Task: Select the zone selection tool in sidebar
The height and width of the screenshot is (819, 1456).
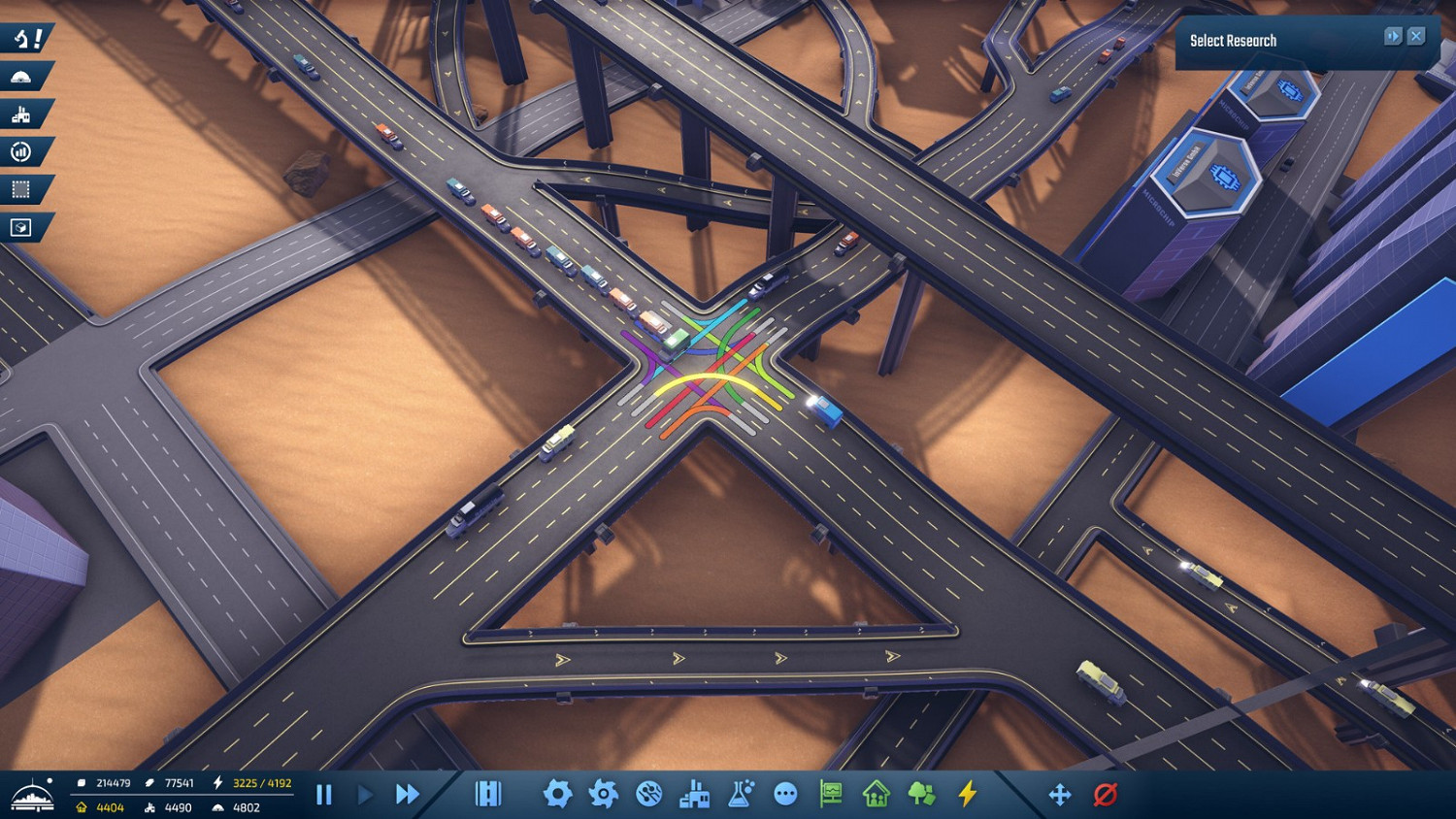Action: coord(21,190)
